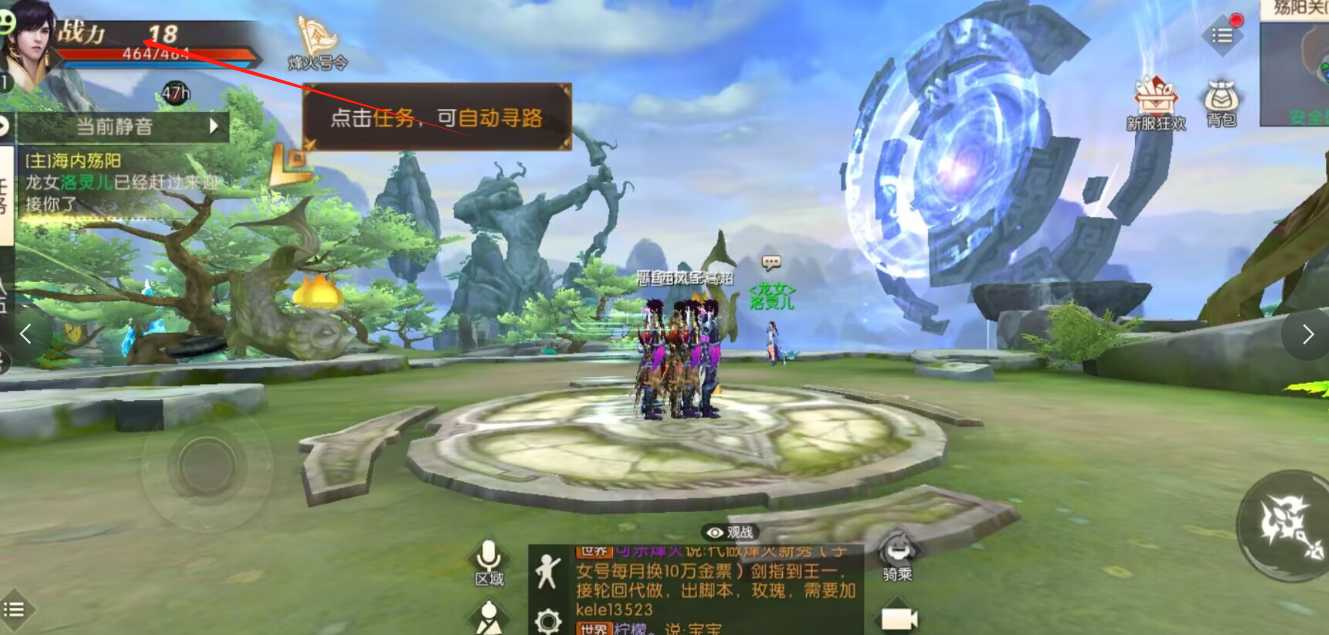This screenshot has height=635, width=1329.
Task: Click the right arrow page button
Action: 1306,335
